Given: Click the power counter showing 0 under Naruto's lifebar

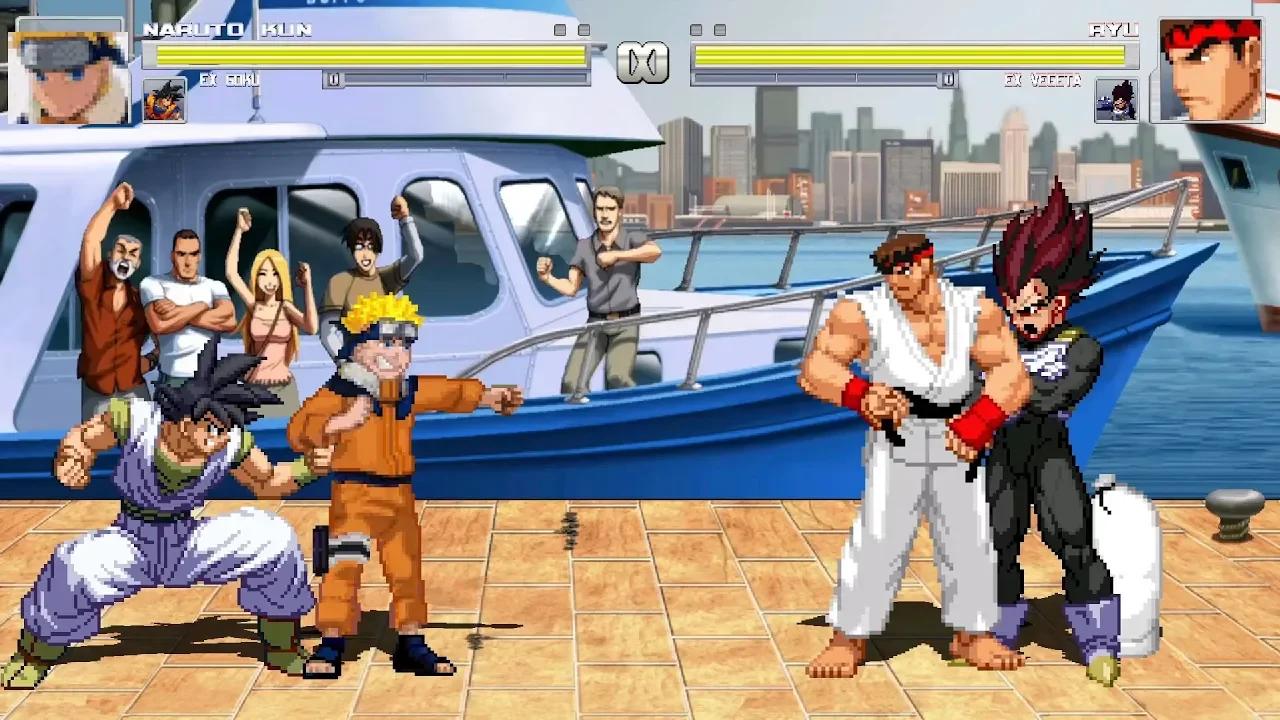Looking at the screenshot, I should pyautogui.click(x=332, y=79).
